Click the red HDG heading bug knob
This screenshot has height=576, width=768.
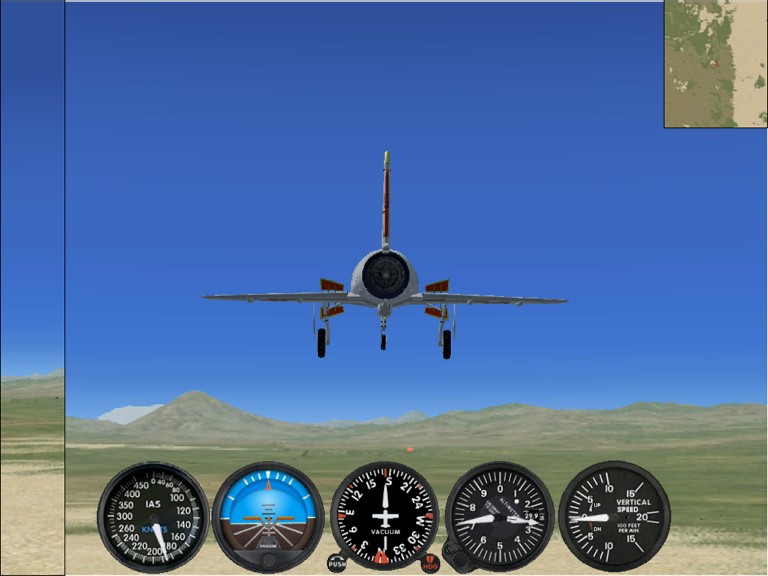pyautogui.click(x=430, y=563)
